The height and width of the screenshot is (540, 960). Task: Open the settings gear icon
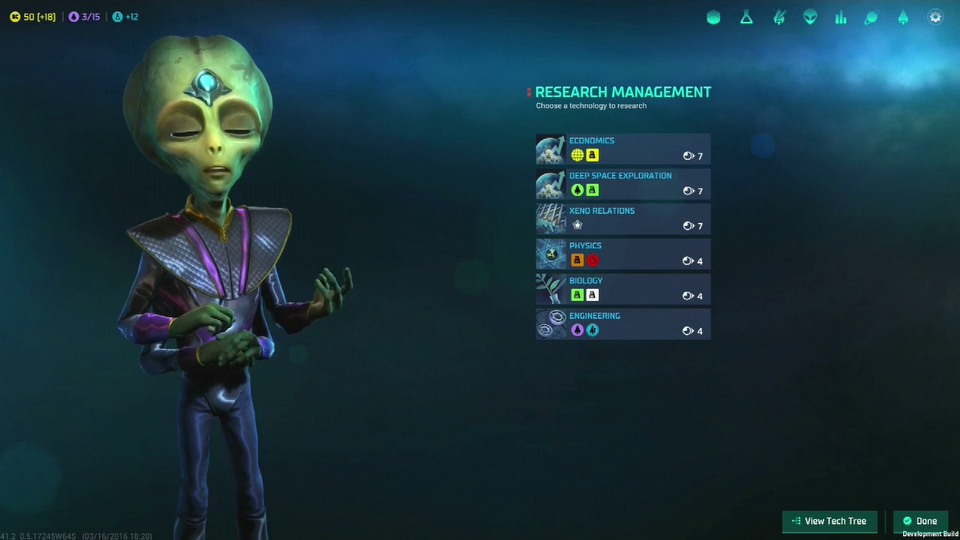click(935, 18)
